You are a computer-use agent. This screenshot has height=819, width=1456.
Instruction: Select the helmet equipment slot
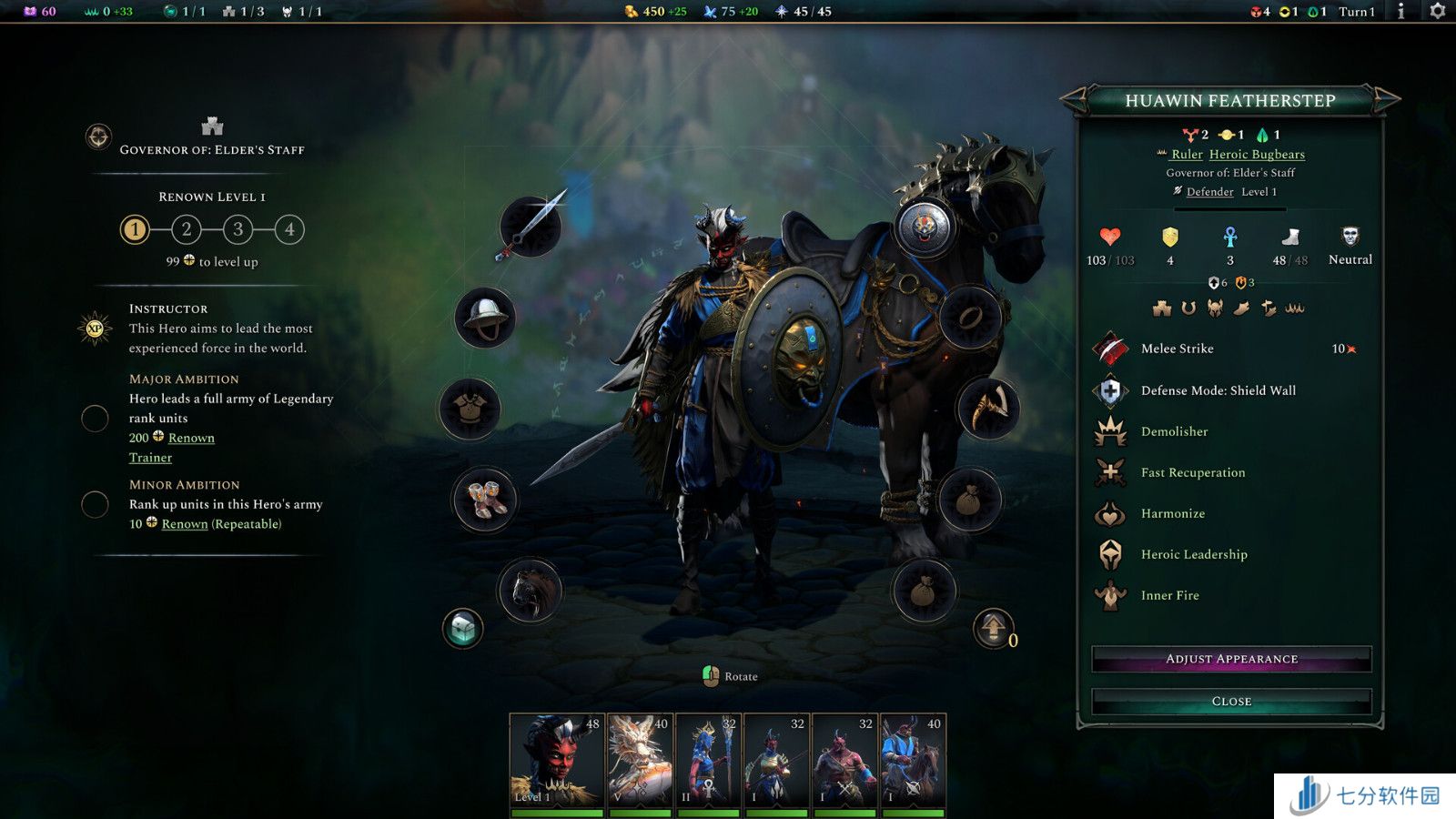coord(485,318)
